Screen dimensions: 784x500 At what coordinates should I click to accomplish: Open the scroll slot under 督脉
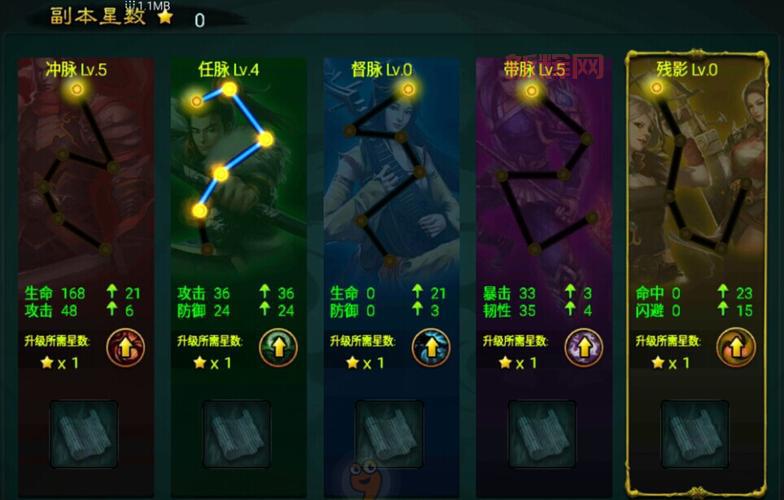tap(390, 434)
